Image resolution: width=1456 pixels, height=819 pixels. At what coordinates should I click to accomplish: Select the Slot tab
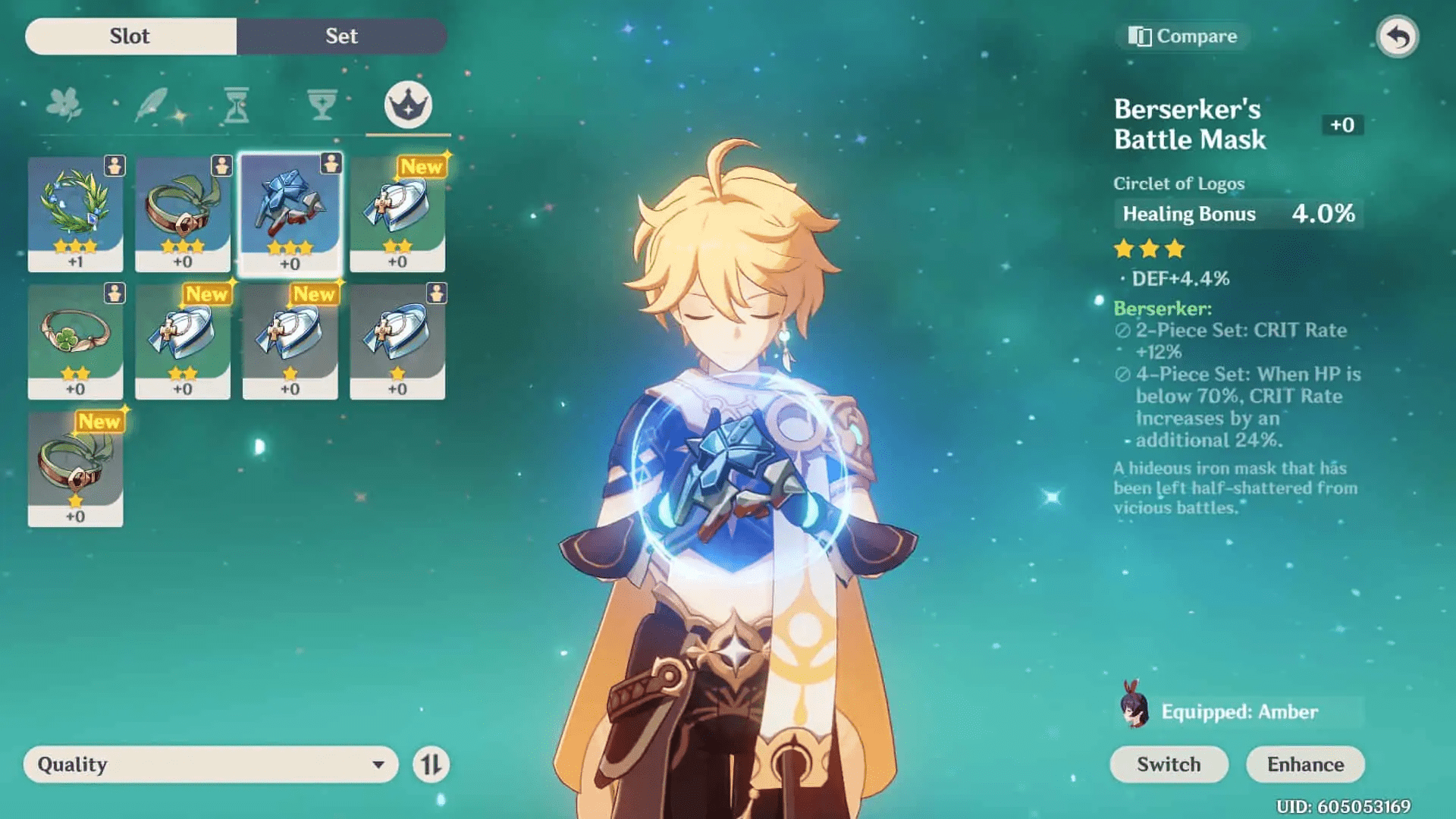(x=129, y=36)
